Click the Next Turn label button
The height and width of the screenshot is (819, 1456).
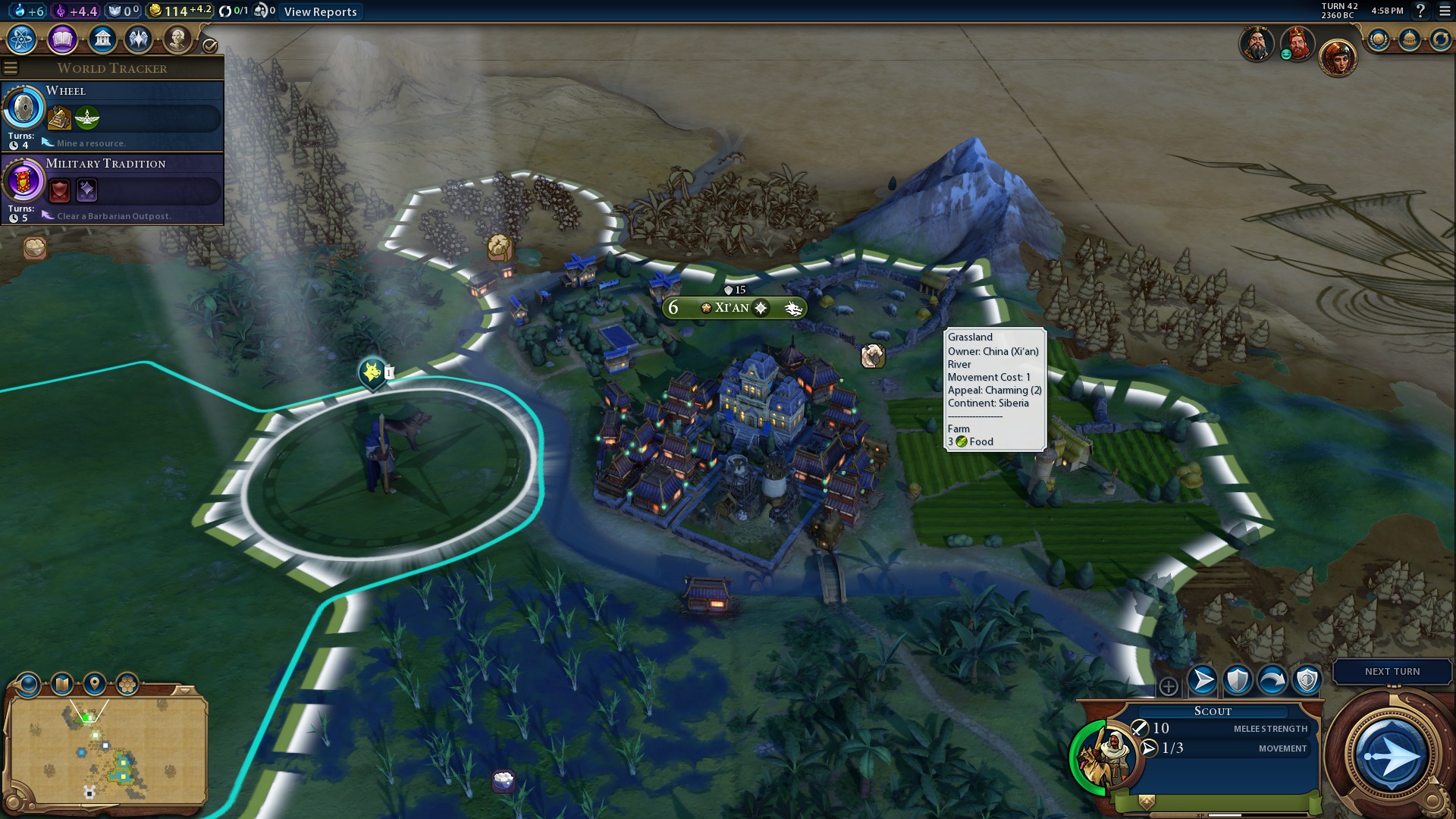pyautogui.click(x=1392, y=672)
